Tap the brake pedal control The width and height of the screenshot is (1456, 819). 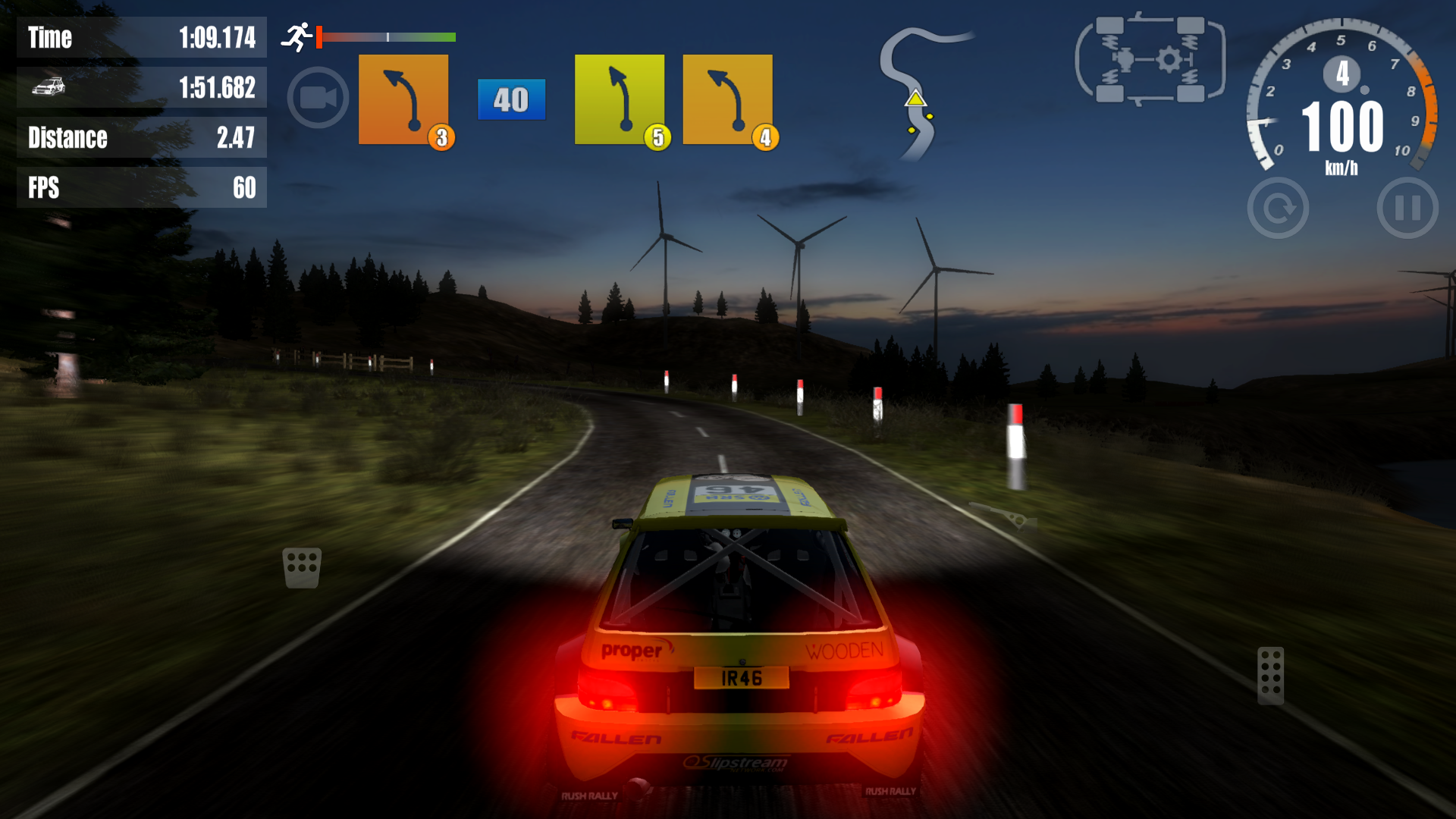pos(302,567)
